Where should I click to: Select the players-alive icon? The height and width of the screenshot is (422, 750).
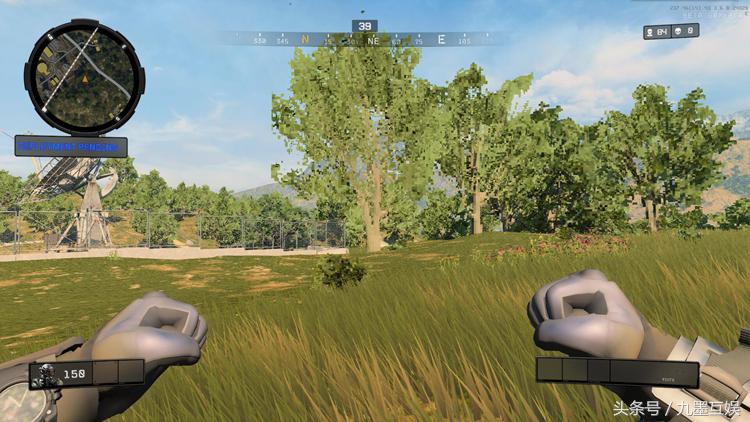click(x=651, y=32)
